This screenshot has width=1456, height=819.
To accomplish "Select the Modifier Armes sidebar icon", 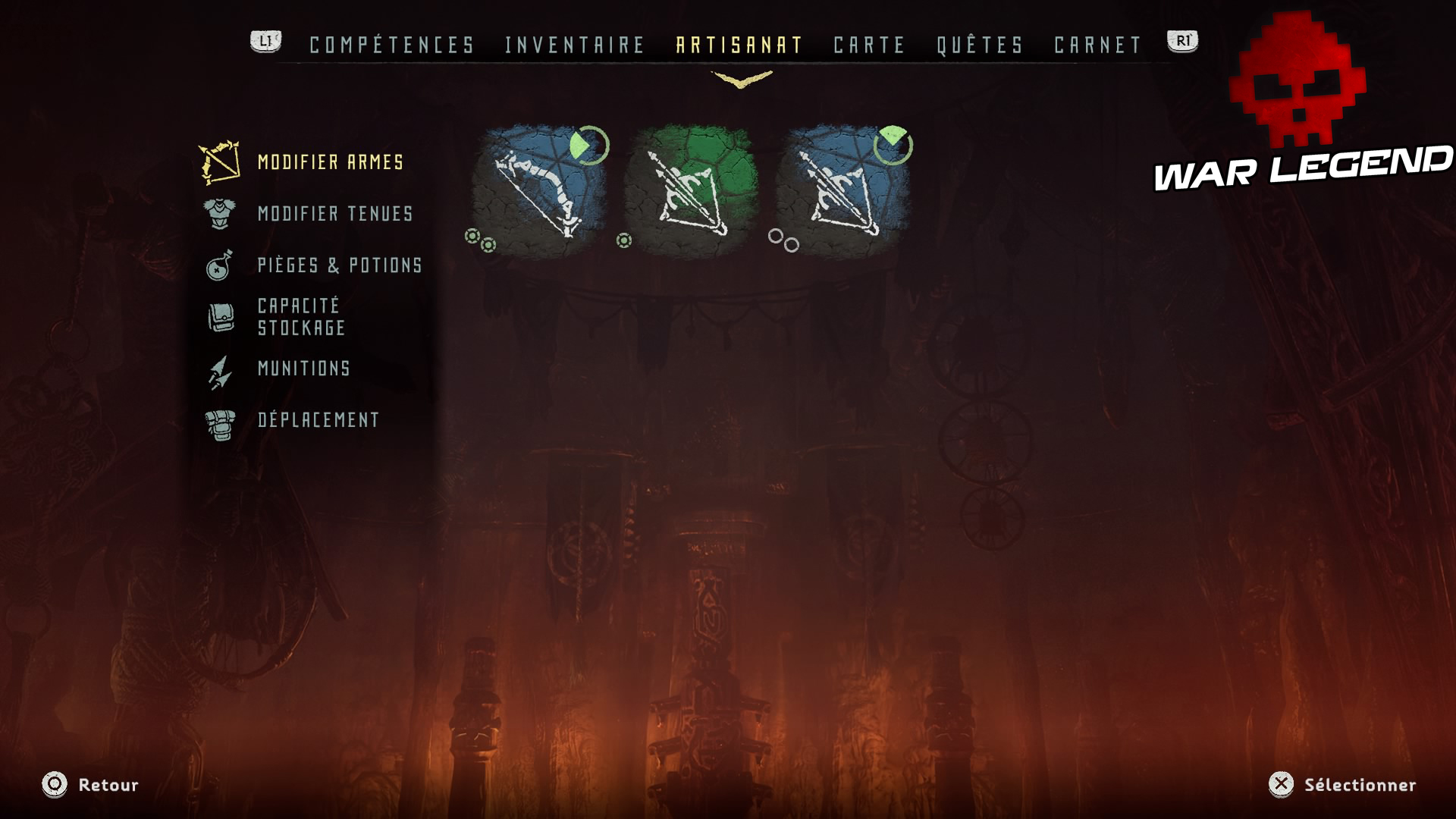I will (218, 162).
